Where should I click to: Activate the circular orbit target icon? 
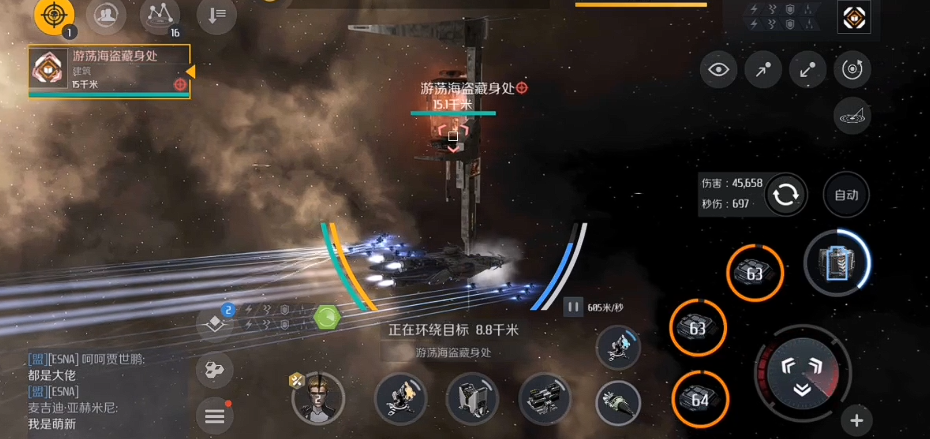[852, 69]
